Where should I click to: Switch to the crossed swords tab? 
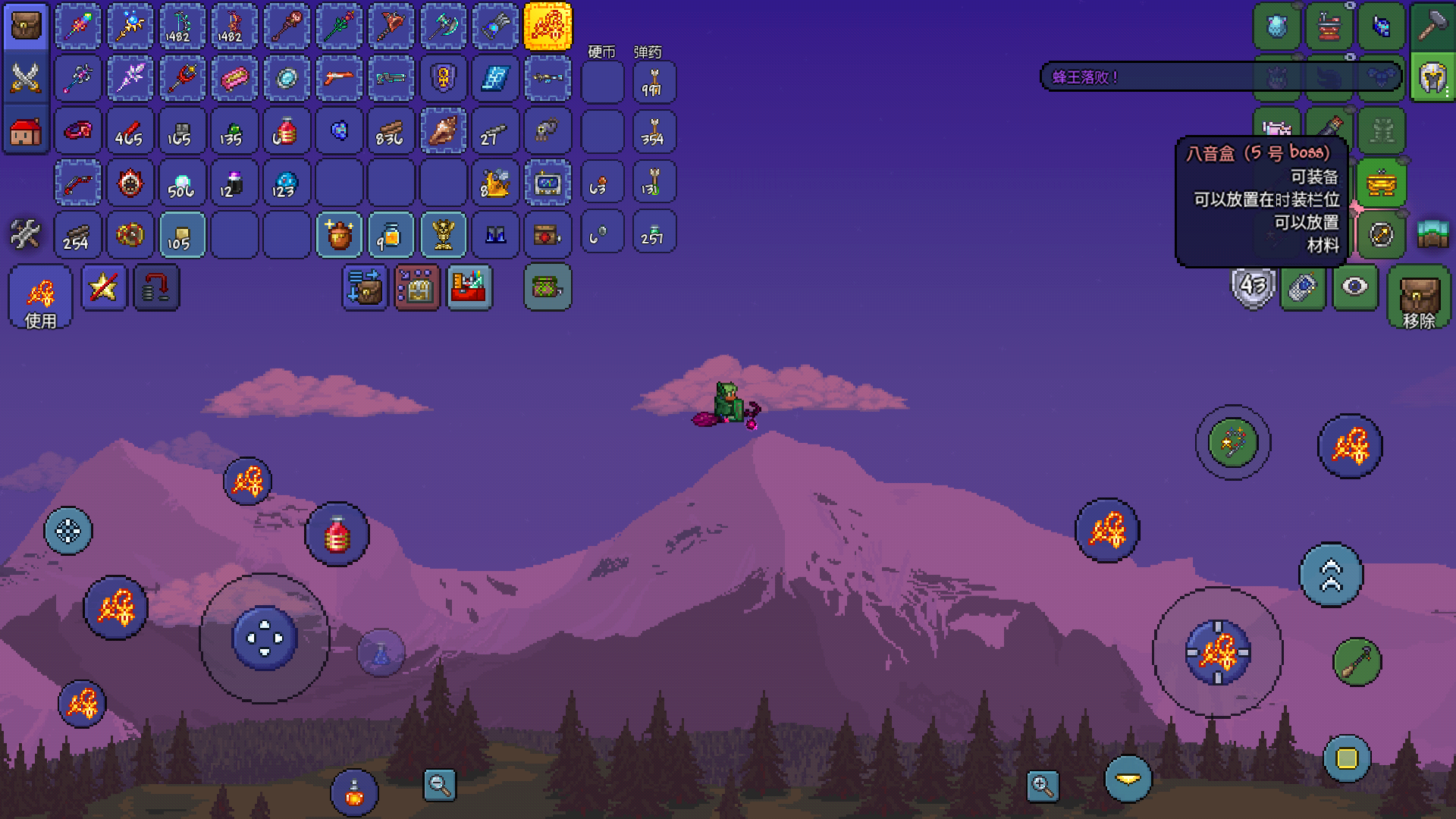(26, 78)
